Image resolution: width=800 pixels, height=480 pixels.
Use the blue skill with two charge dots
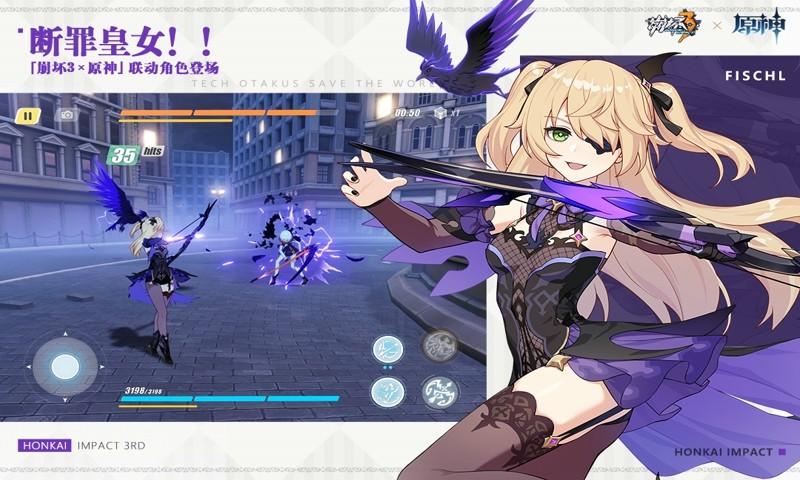[387, 349]
